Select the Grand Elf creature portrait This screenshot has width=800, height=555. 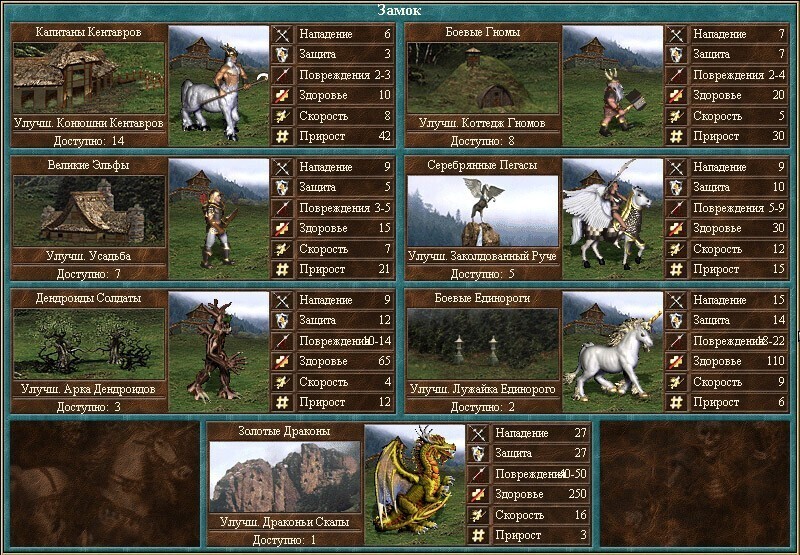[218, 218]
